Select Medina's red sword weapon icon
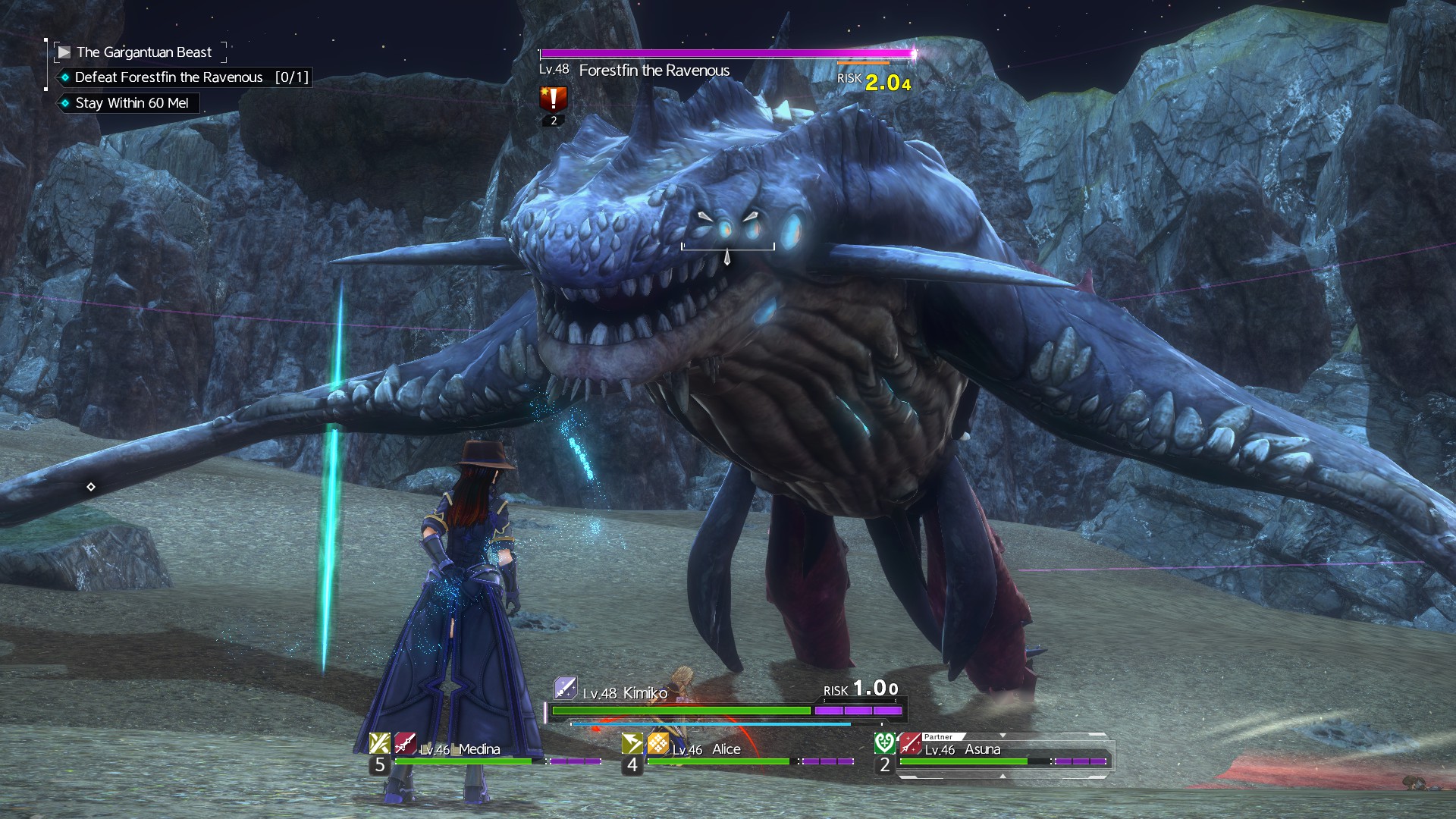This screenshot has width=1456, height=819. (x=405, y=743)
